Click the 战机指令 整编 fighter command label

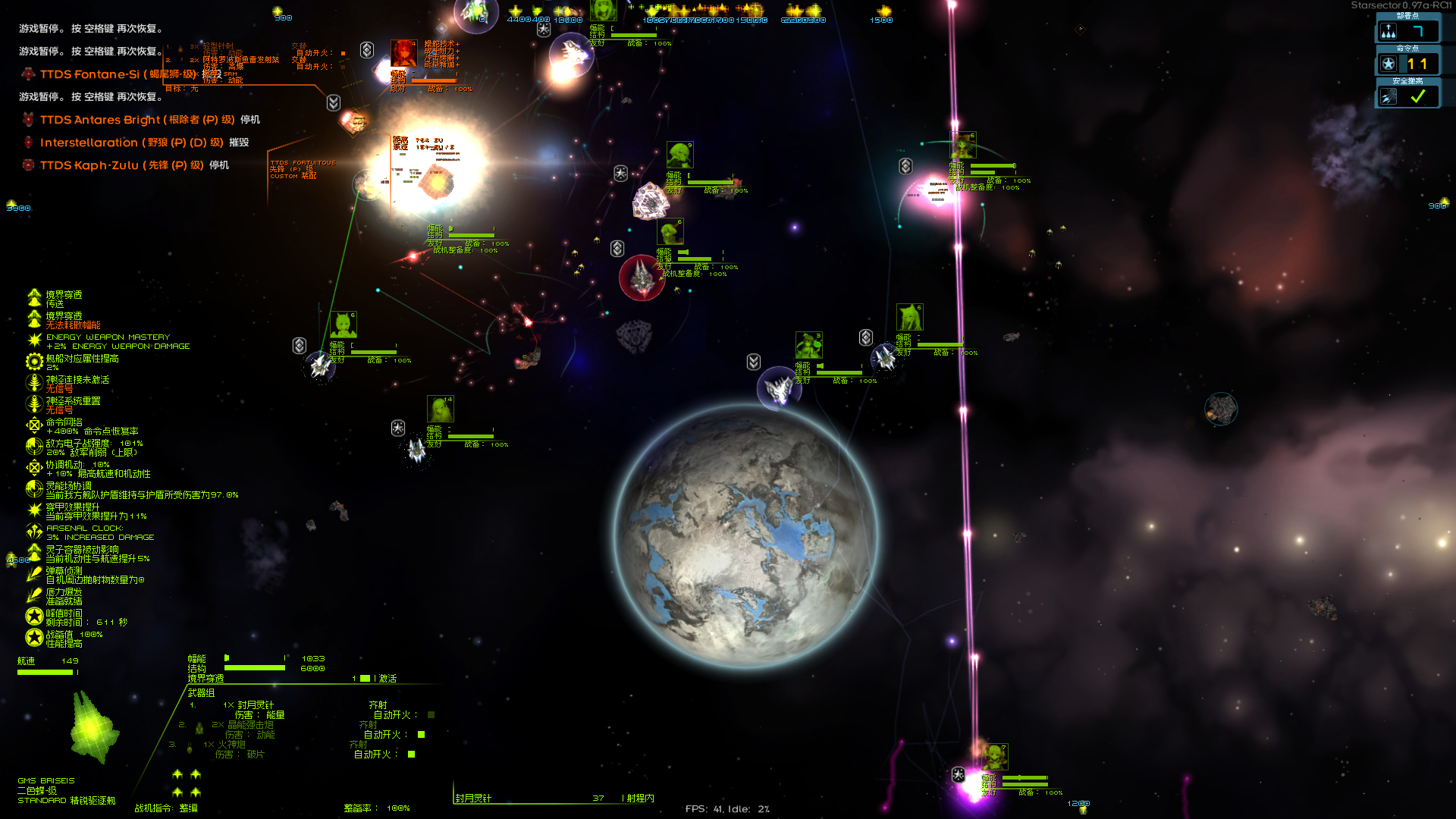point(166,808)
